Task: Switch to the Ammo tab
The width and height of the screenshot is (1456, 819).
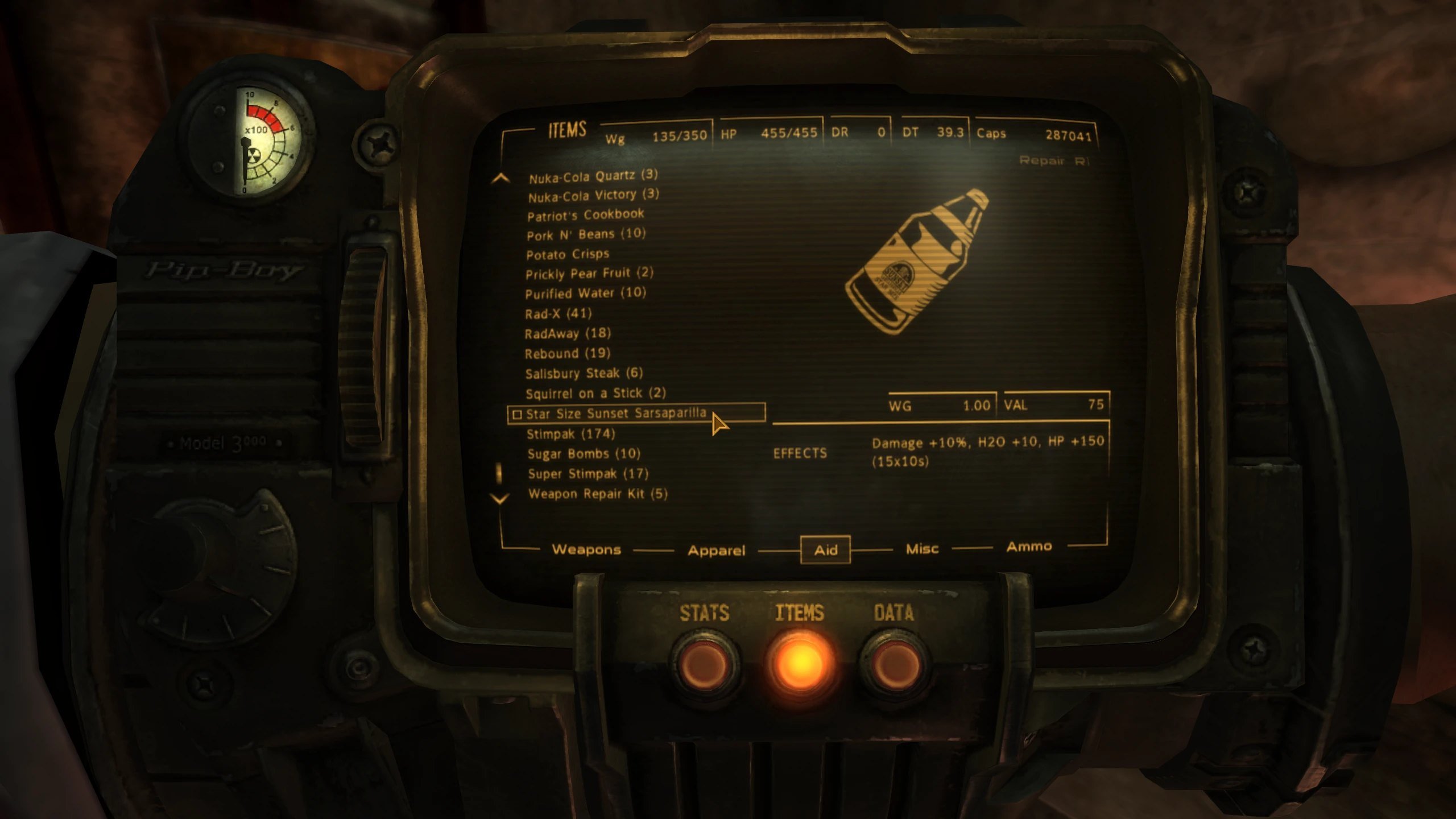Action: coord(1029,547)
